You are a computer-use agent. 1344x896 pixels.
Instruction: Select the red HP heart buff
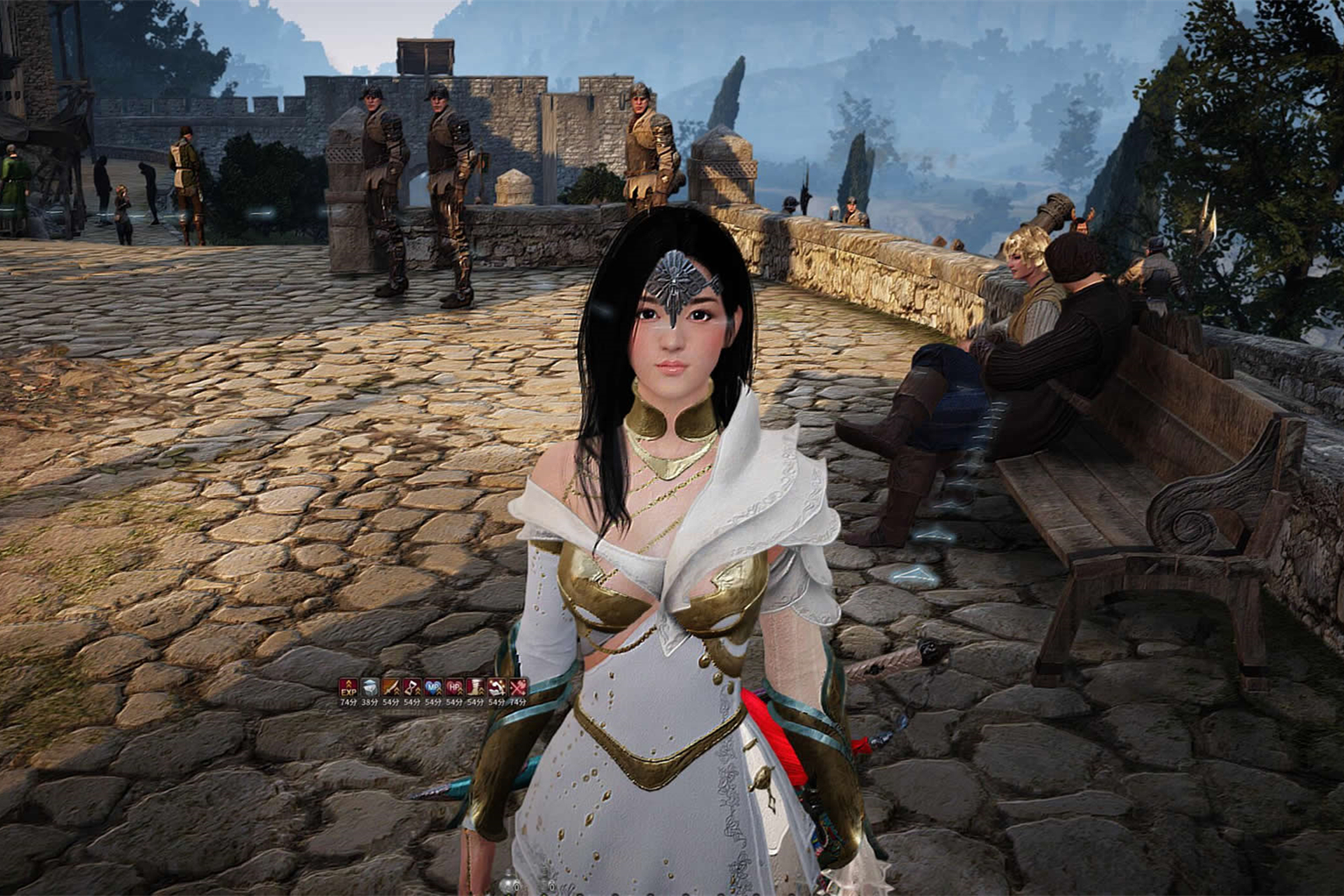(x=454, y=687)
